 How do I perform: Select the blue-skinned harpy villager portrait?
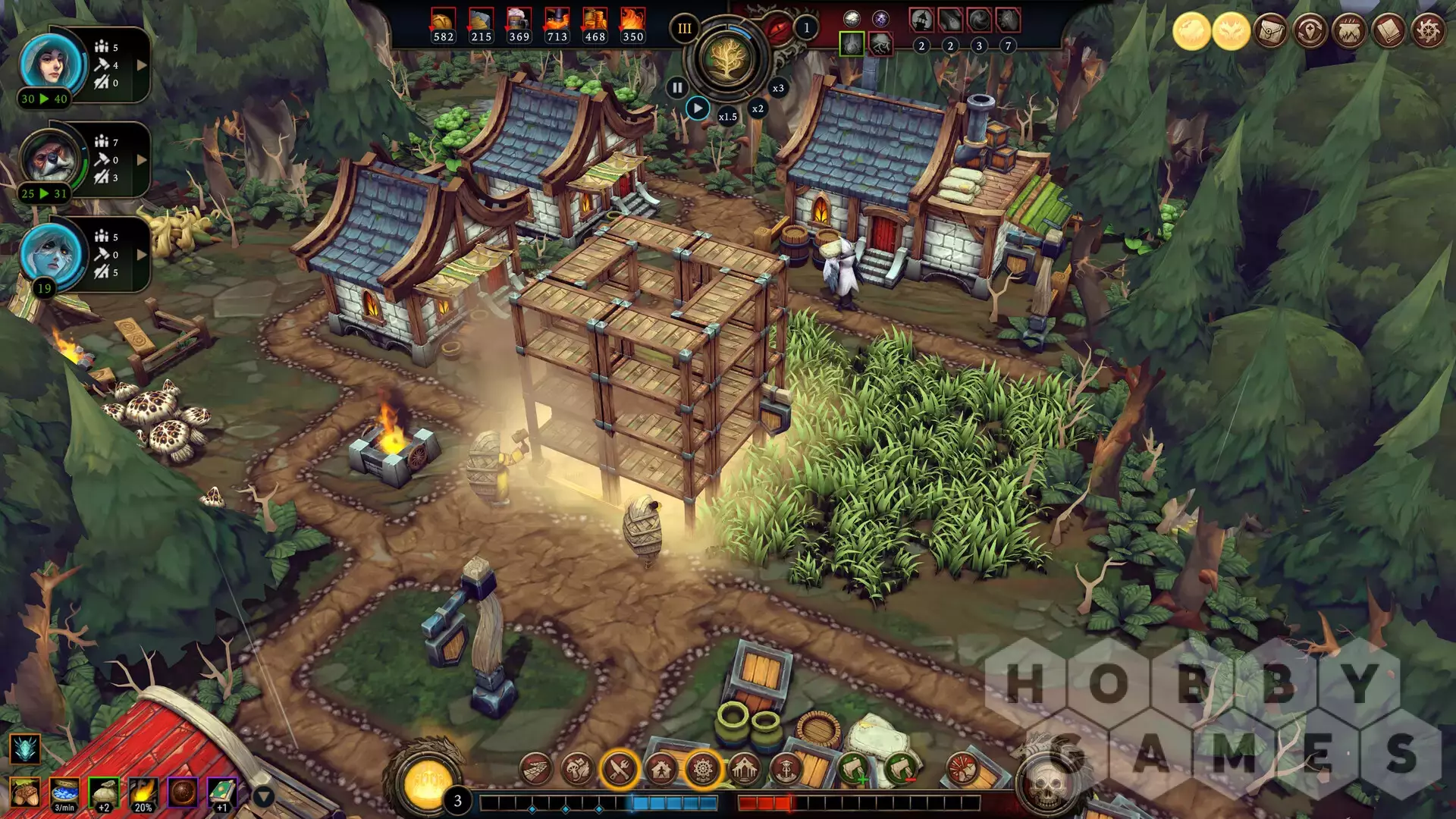click(x=52, y=253)
